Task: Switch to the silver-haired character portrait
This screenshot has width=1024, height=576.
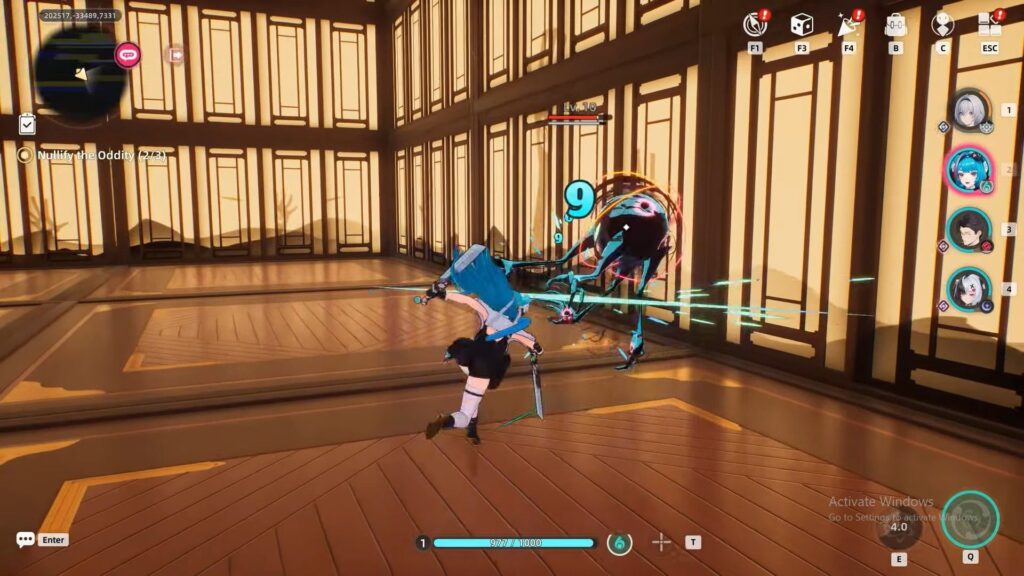Action: [968, 110]
